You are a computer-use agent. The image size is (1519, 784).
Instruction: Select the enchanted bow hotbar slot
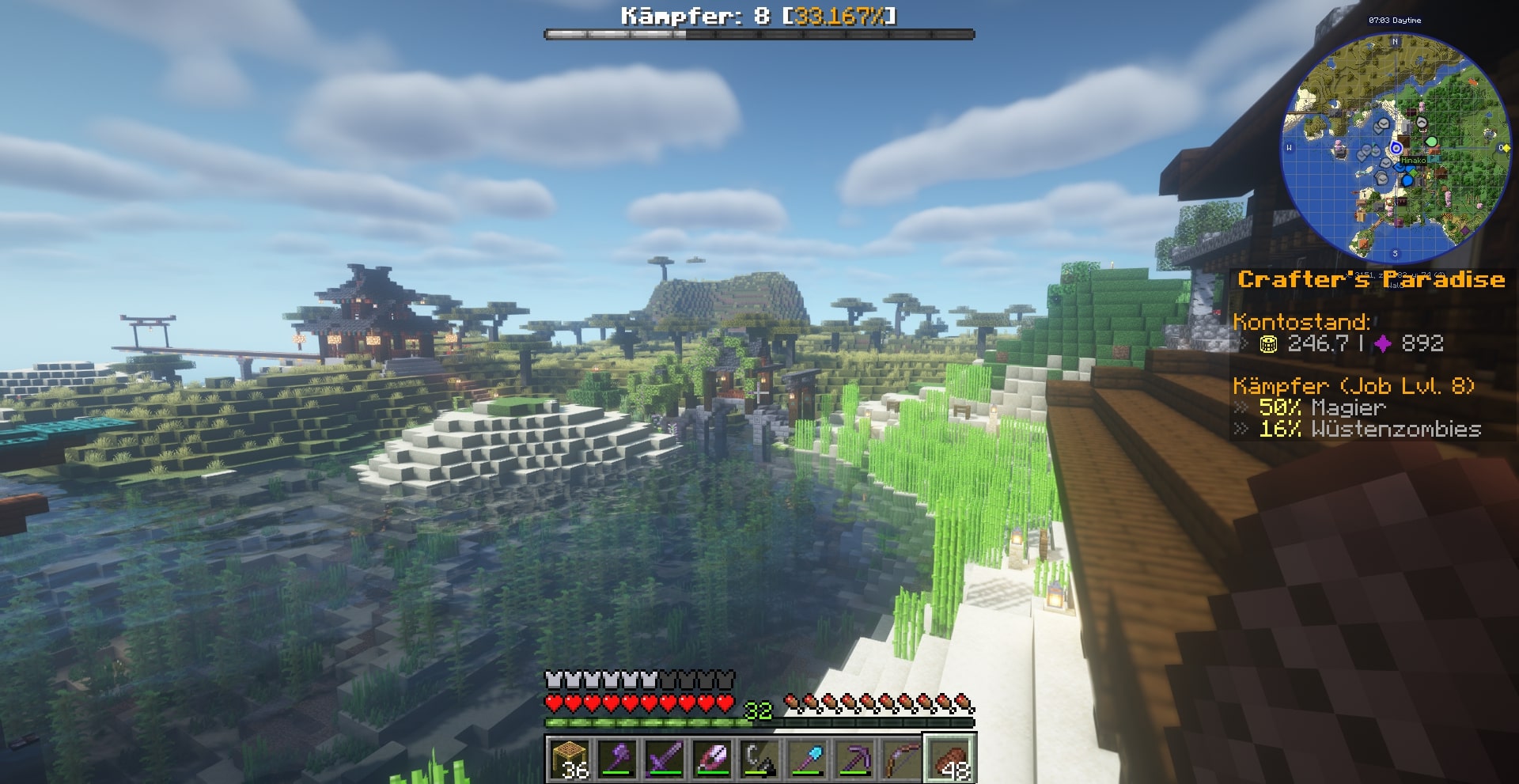(902, 759)
